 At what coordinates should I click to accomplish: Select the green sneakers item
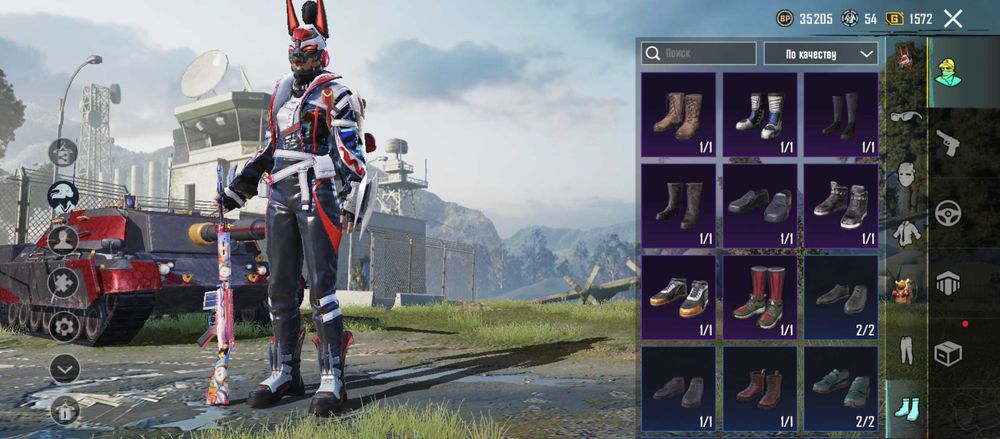click(x=841, y=387)
